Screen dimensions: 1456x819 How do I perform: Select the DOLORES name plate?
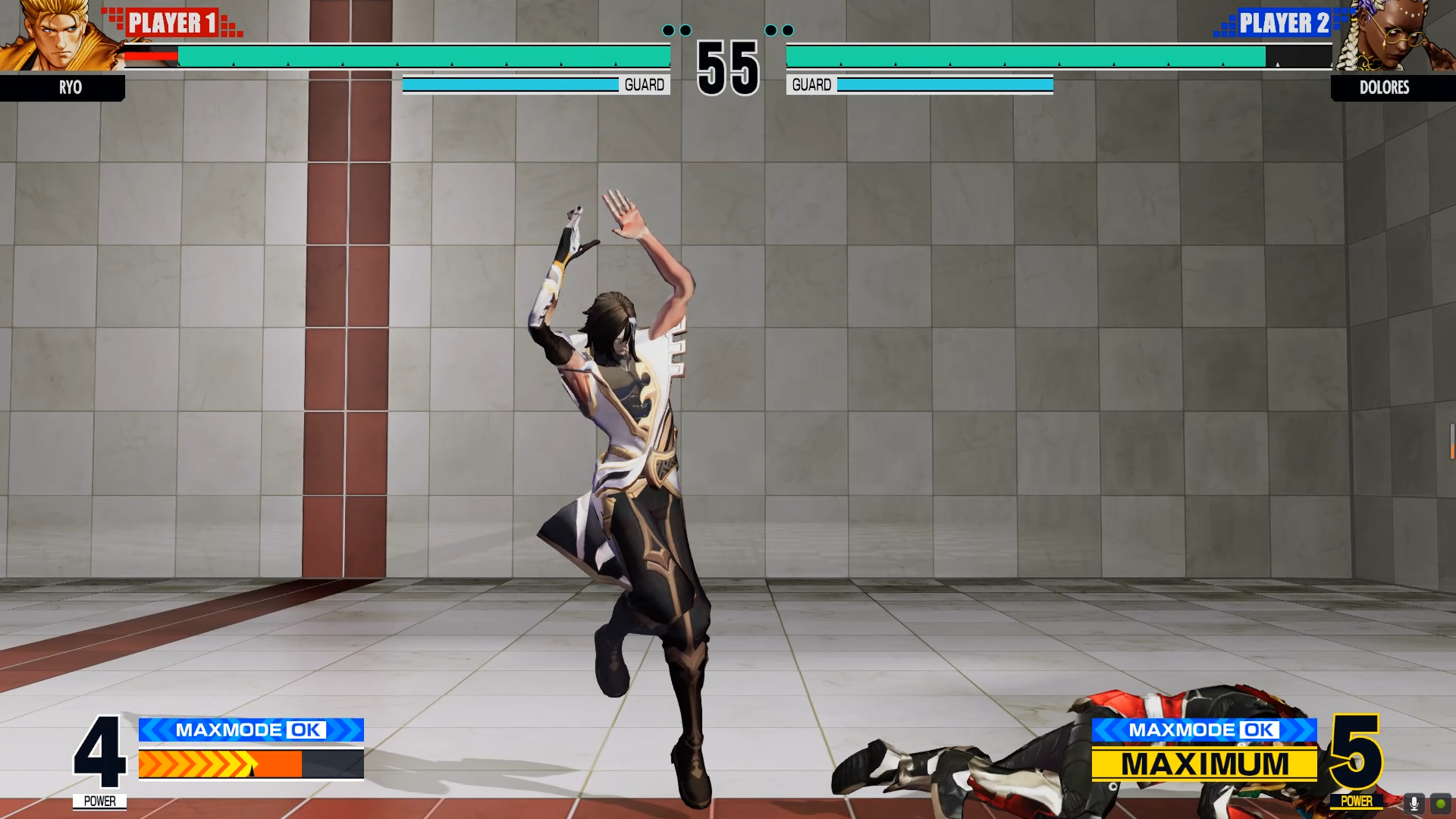coord(1385,88)
